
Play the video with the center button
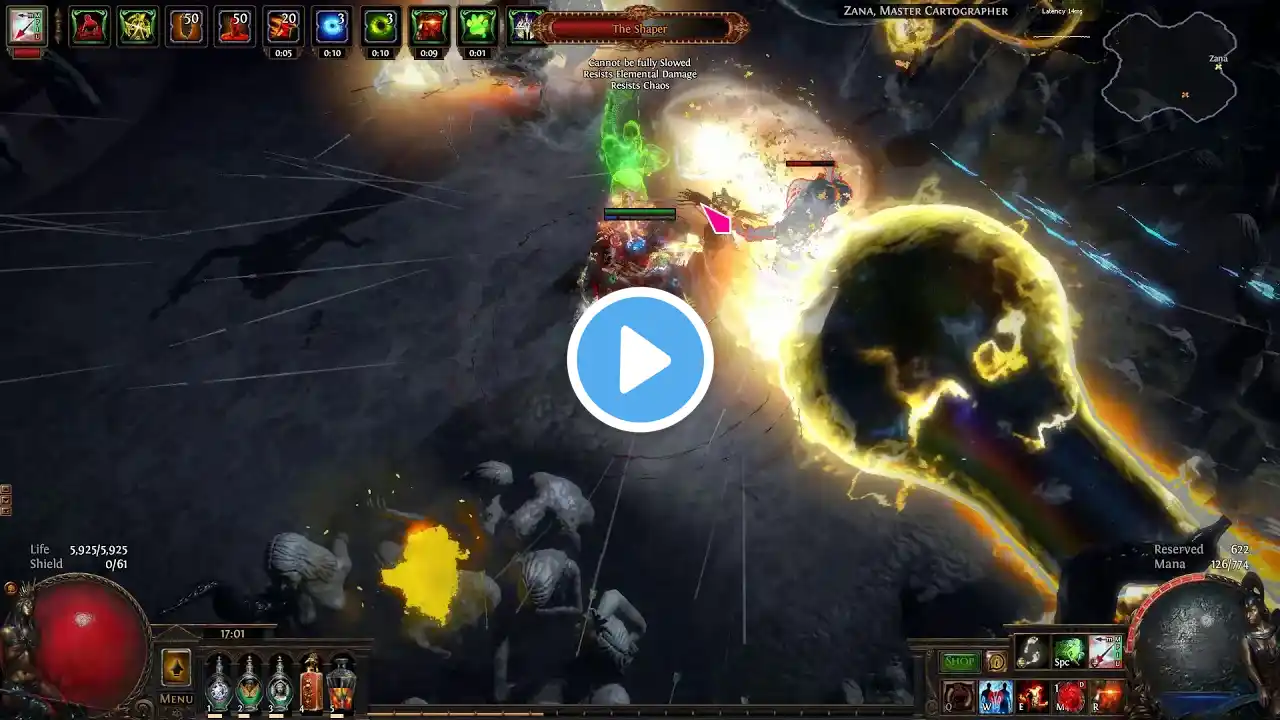pos(640,360)
